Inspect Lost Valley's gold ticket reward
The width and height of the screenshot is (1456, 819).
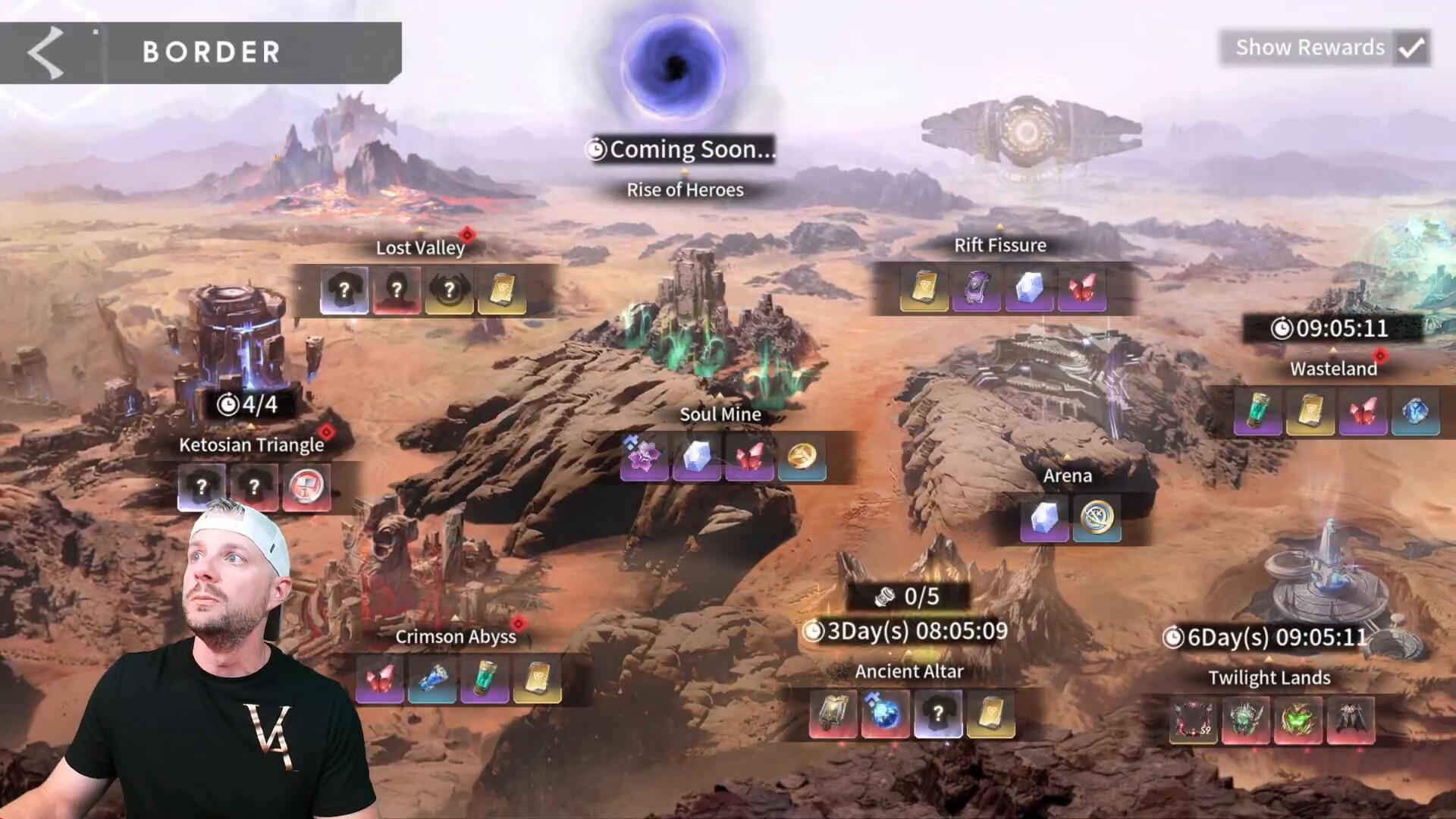pyautogui.click(x=501, y=290)
